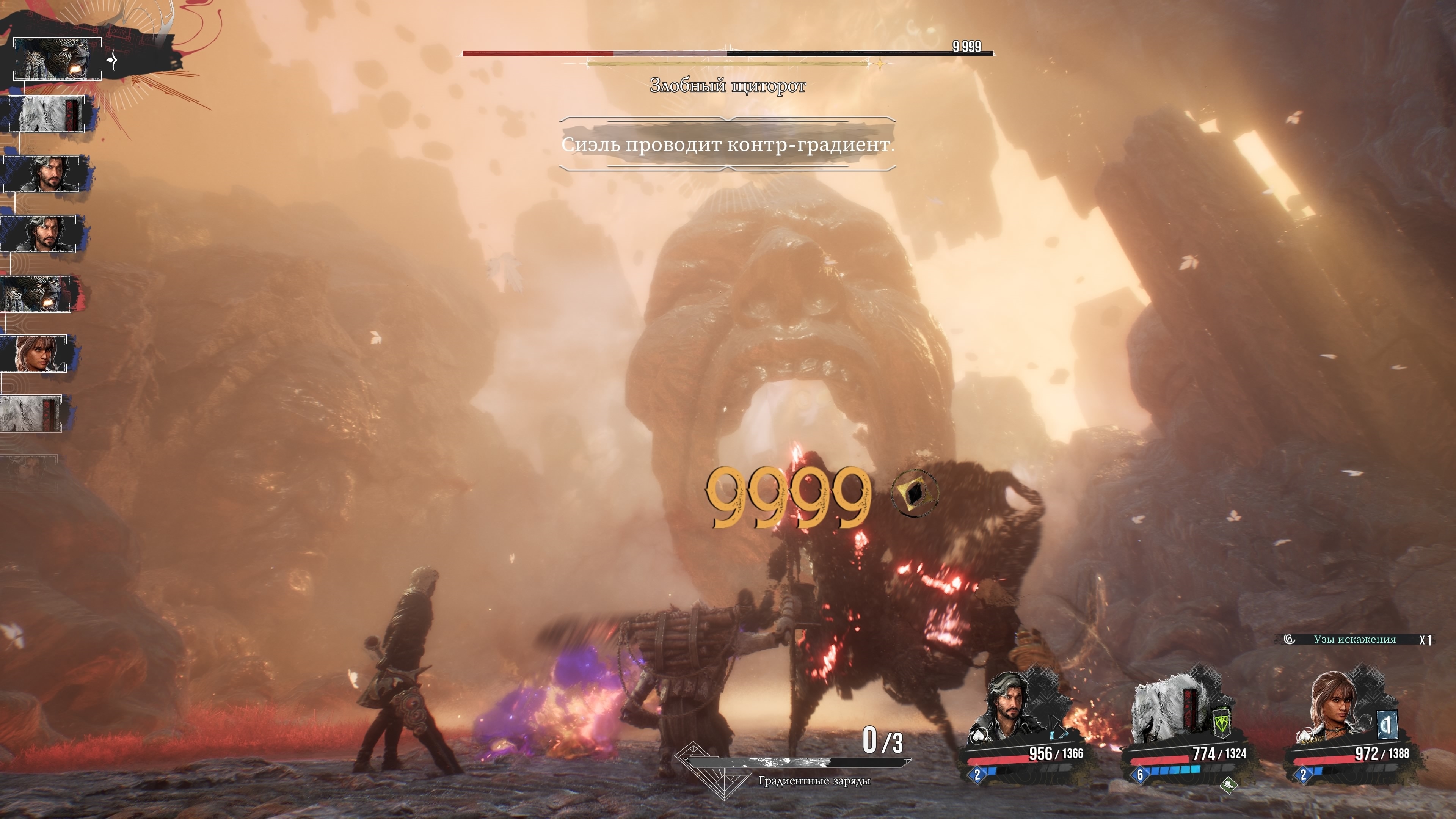Click the Узы искажения status effect label
1456x819 pixels.
(1354, 639)
